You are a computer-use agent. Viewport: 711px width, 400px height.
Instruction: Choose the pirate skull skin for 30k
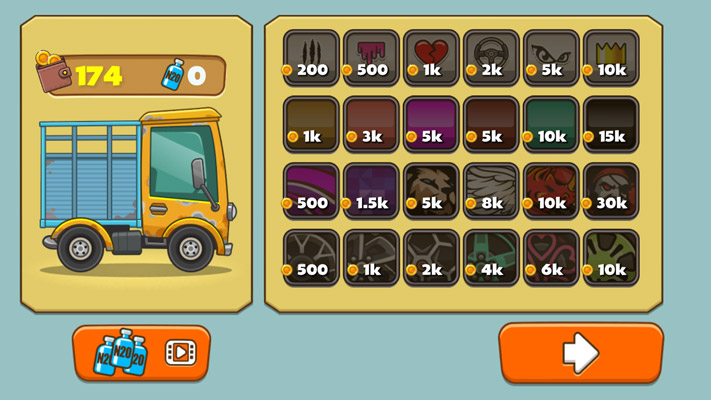[x=611, y=190]
